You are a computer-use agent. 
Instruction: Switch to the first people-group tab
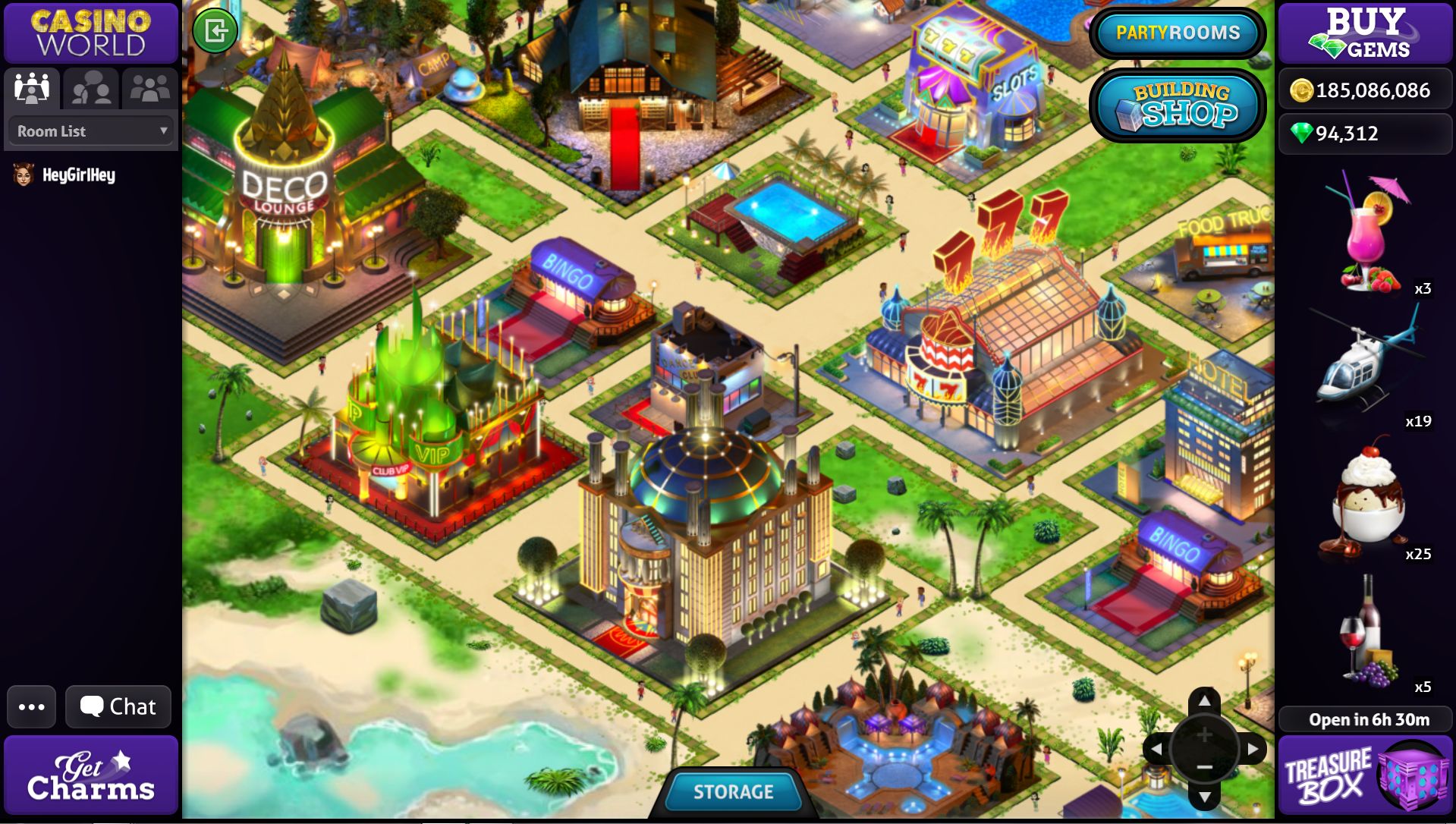click(32, 89)
